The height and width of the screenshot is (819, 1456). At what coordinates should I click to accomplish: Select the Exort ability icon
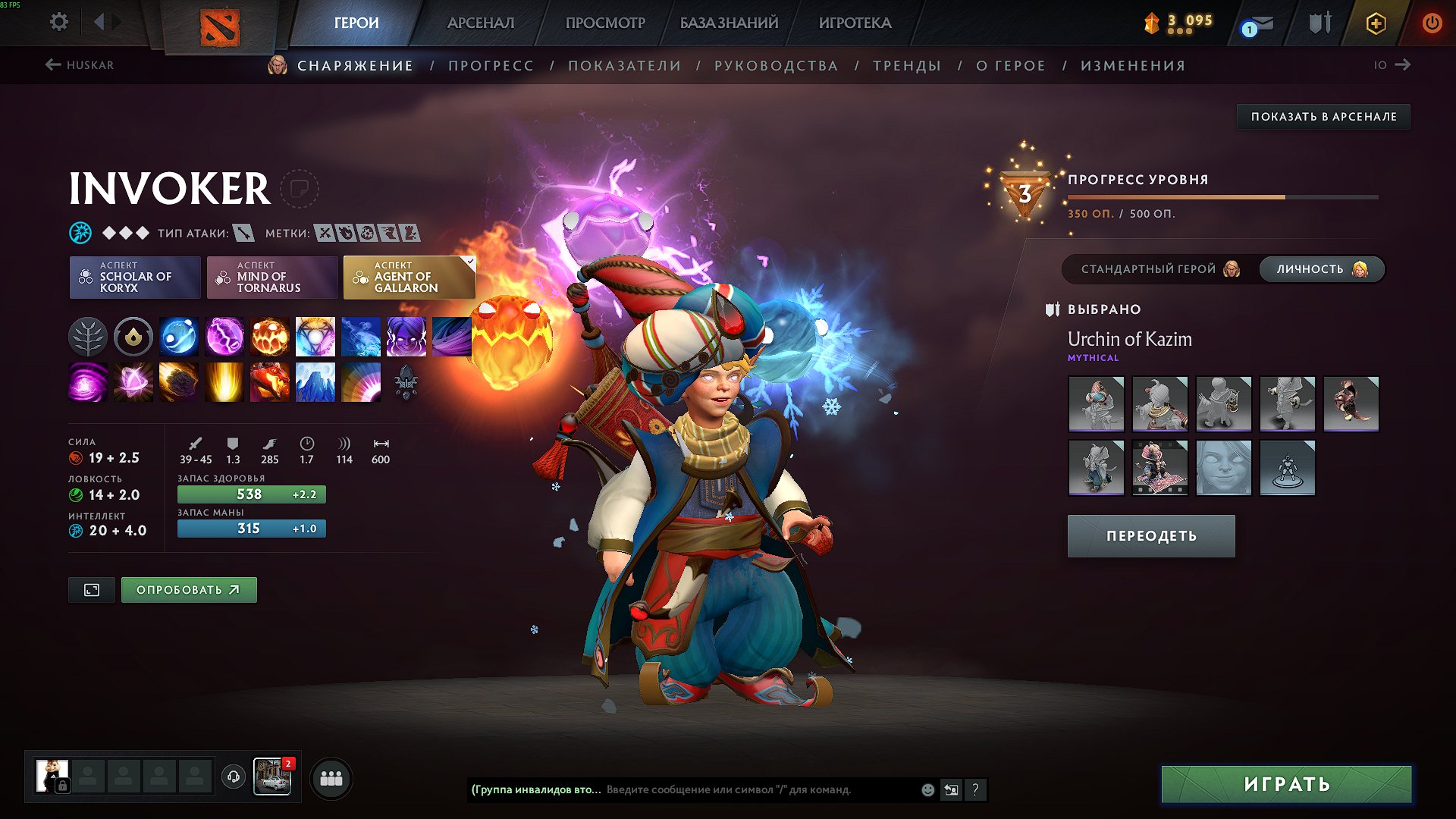(x=270, y=337)
